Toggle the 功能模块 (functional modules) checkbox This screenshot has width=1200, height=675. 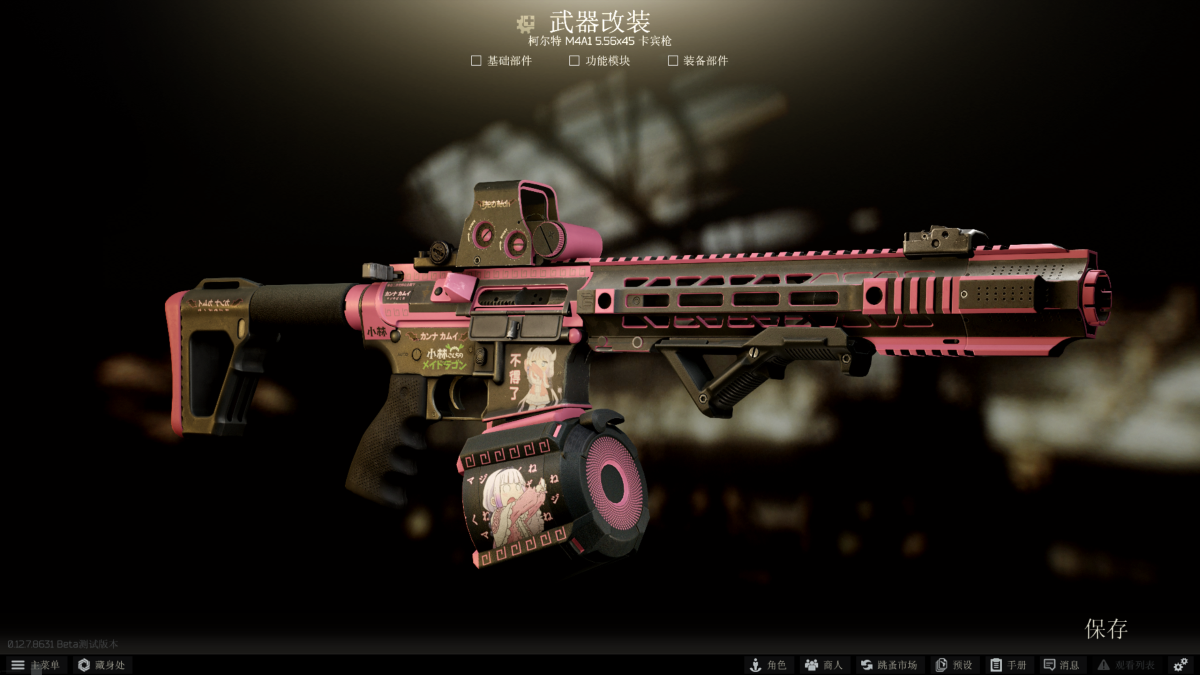point(575,61)
